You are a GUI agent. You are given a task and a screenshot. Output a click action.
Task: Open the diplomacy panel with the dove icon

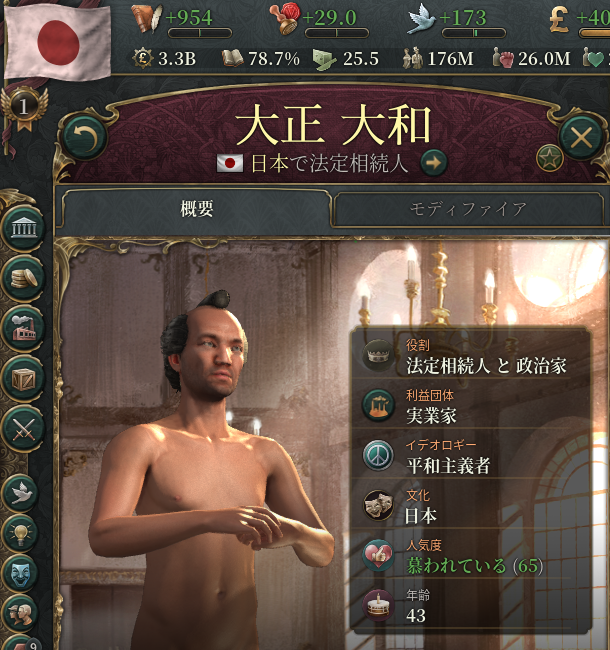pos(21,491)
